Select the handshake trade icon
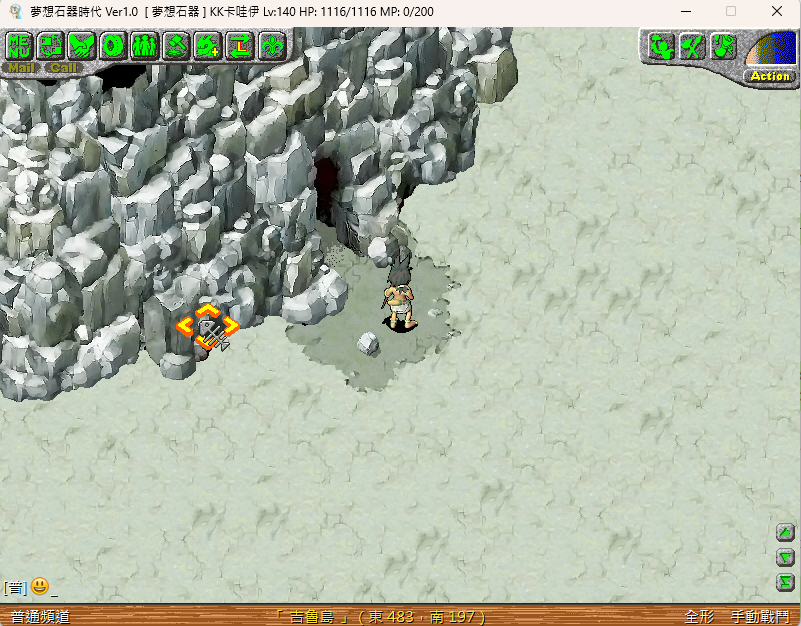This screenshot has width=801, height=626. tap(82, 46)
